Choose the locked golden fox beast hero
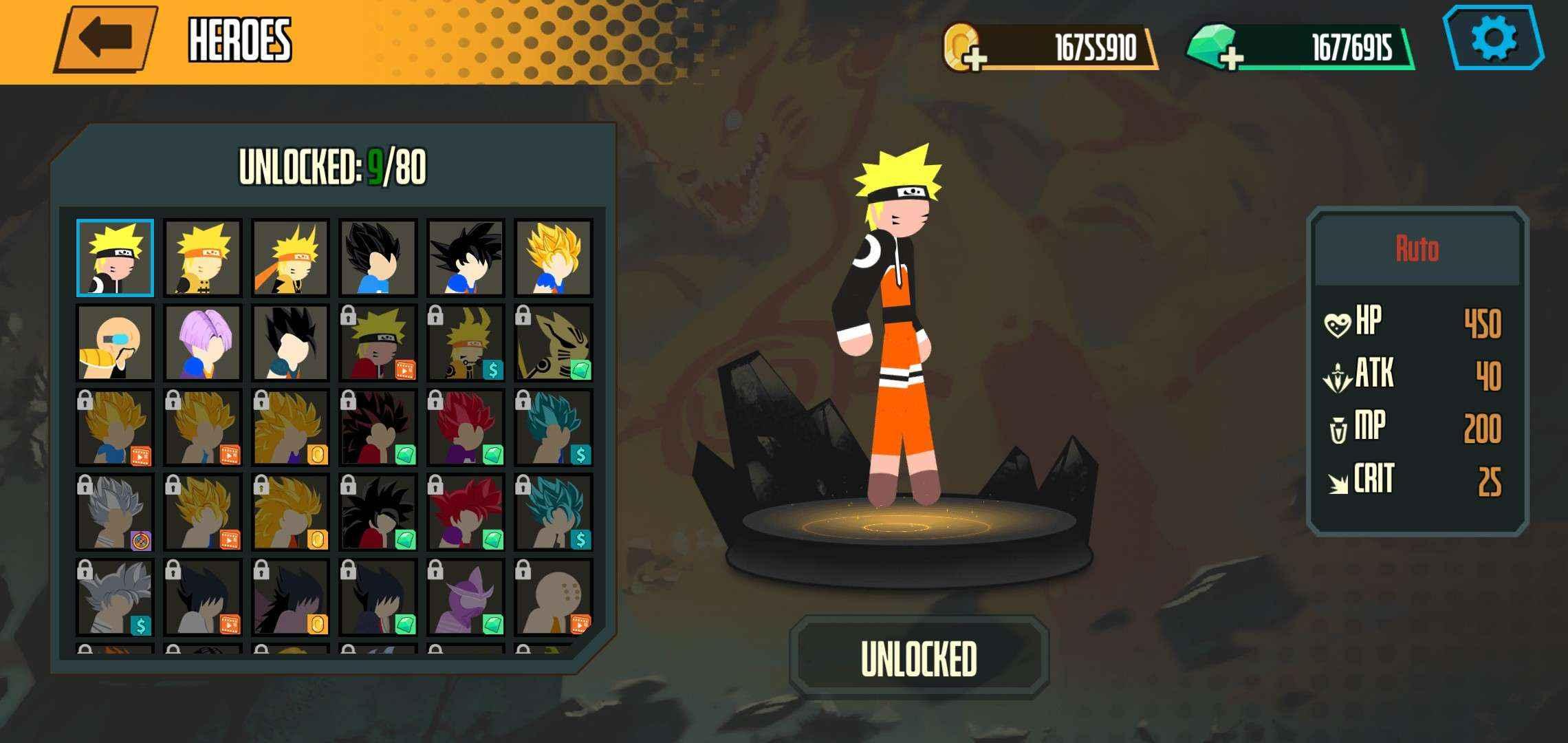The height and width of the screenshot is (743, 1568). [x=553, y=343]
